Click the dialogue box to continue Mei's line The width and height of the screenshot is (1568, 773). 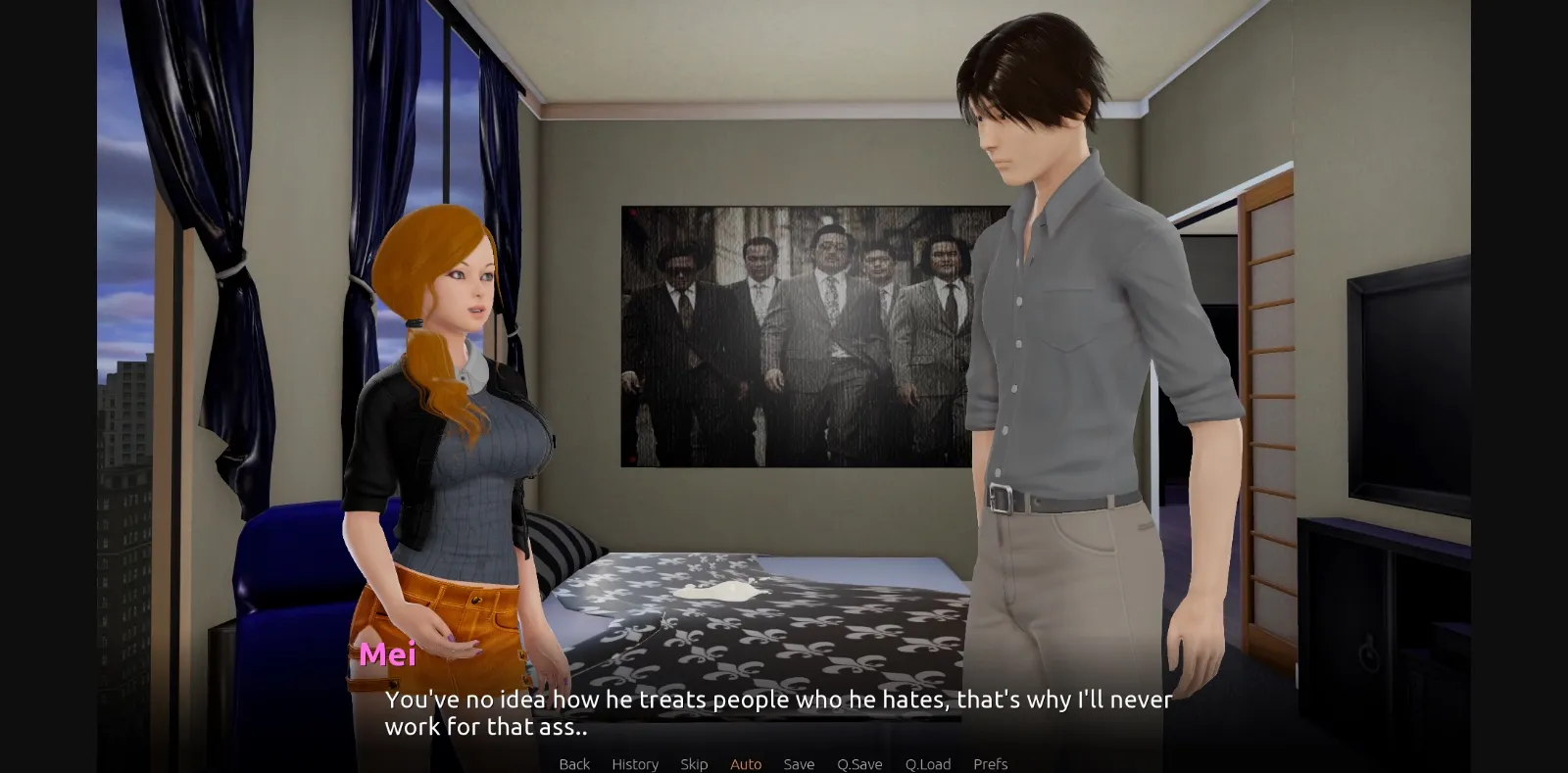pos(779,712)
